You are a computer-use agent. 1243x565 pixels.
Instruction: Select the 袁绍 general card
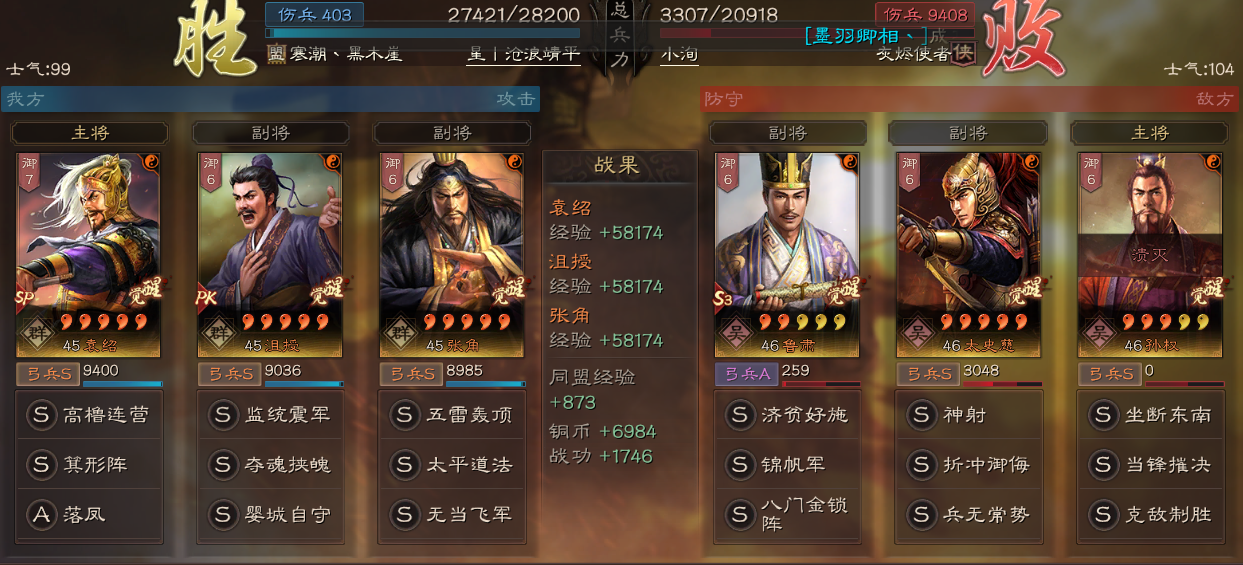89,255
